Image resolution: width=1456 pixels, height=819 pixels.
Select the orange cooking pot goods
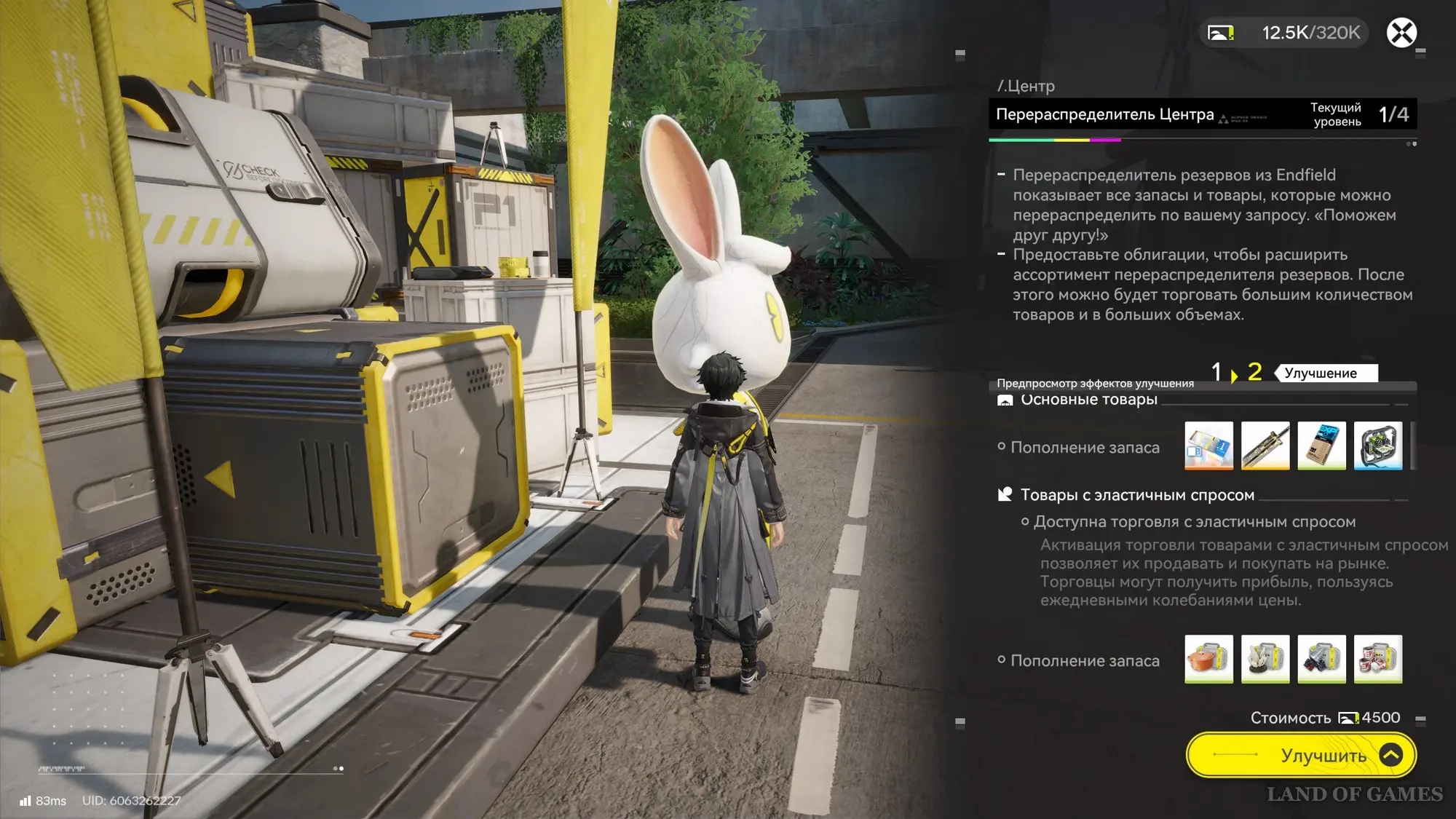1208,659
